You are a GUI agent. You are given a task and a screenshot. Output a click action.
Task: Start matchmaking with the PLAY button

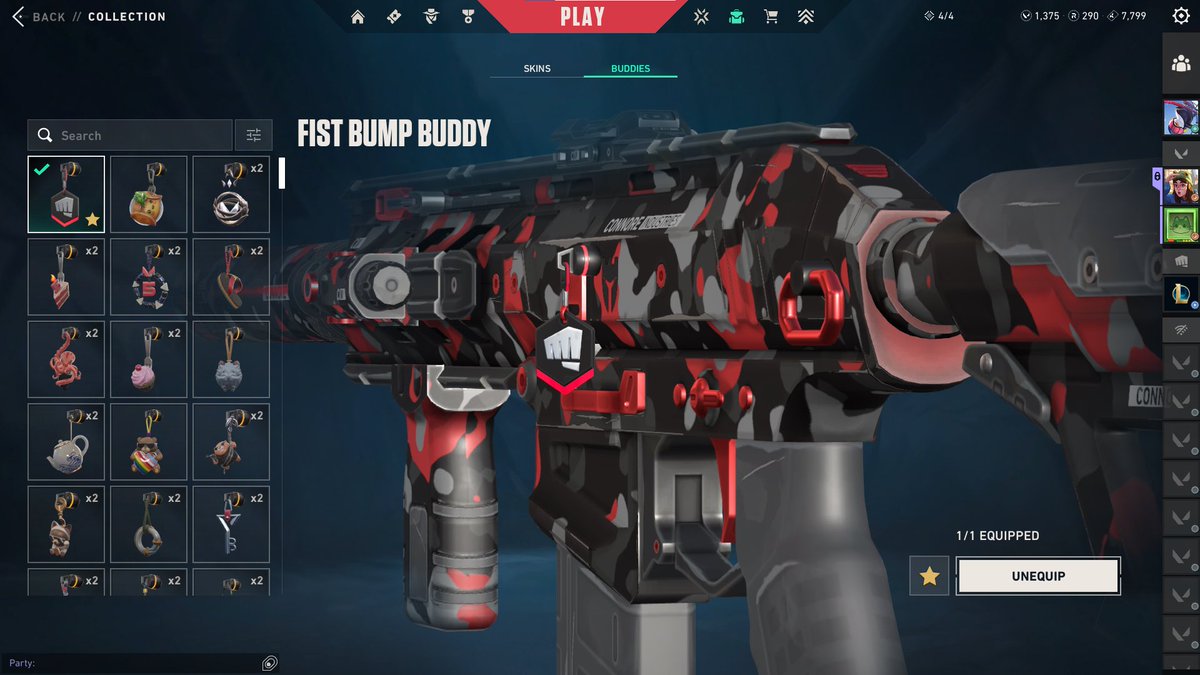(x=582, y=17)
